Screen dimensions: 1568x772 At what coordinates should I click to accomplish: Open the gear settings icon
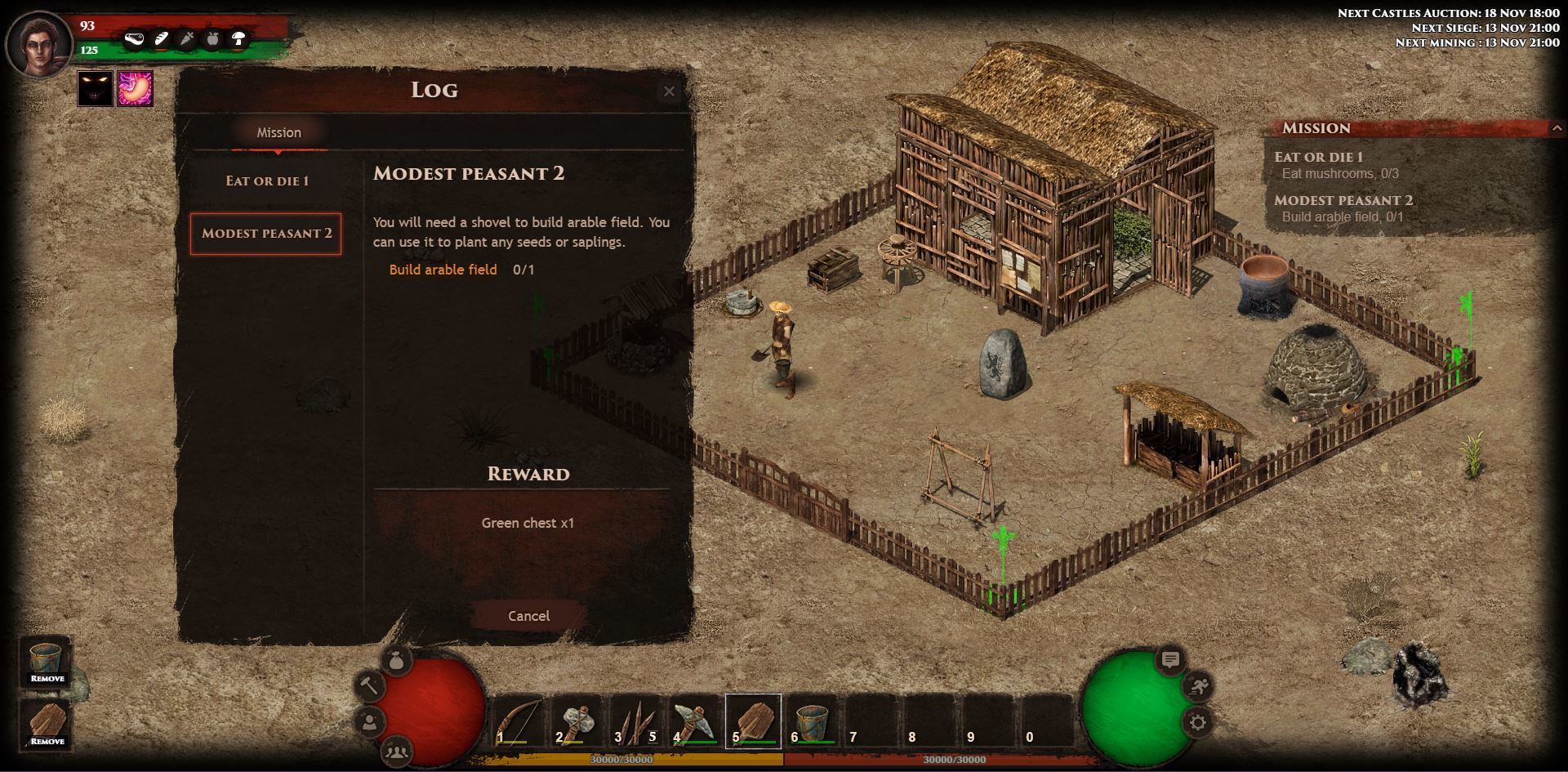(1198, 722)
